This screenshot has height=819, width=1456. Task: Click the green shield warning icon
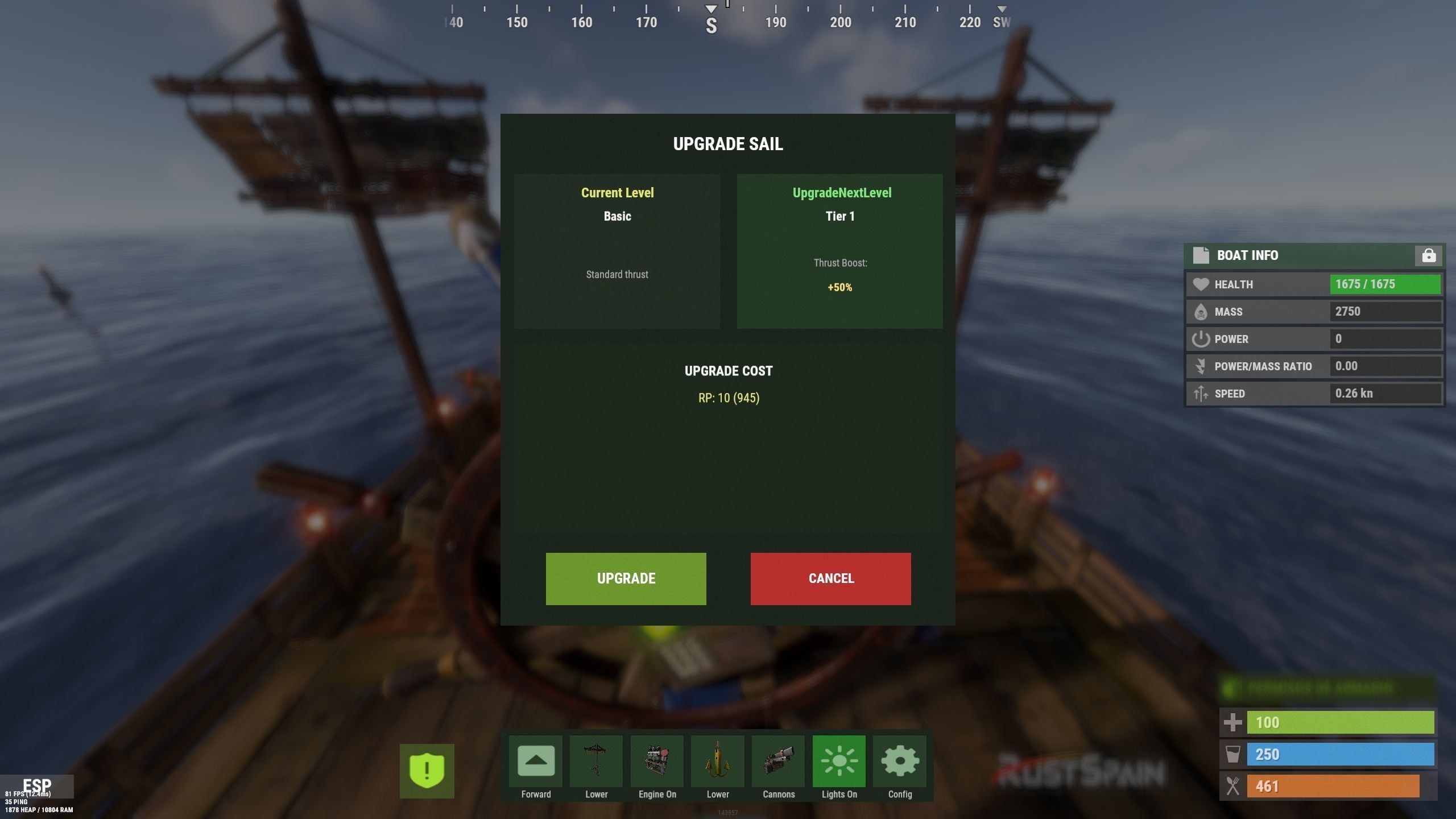pos(427,771)
